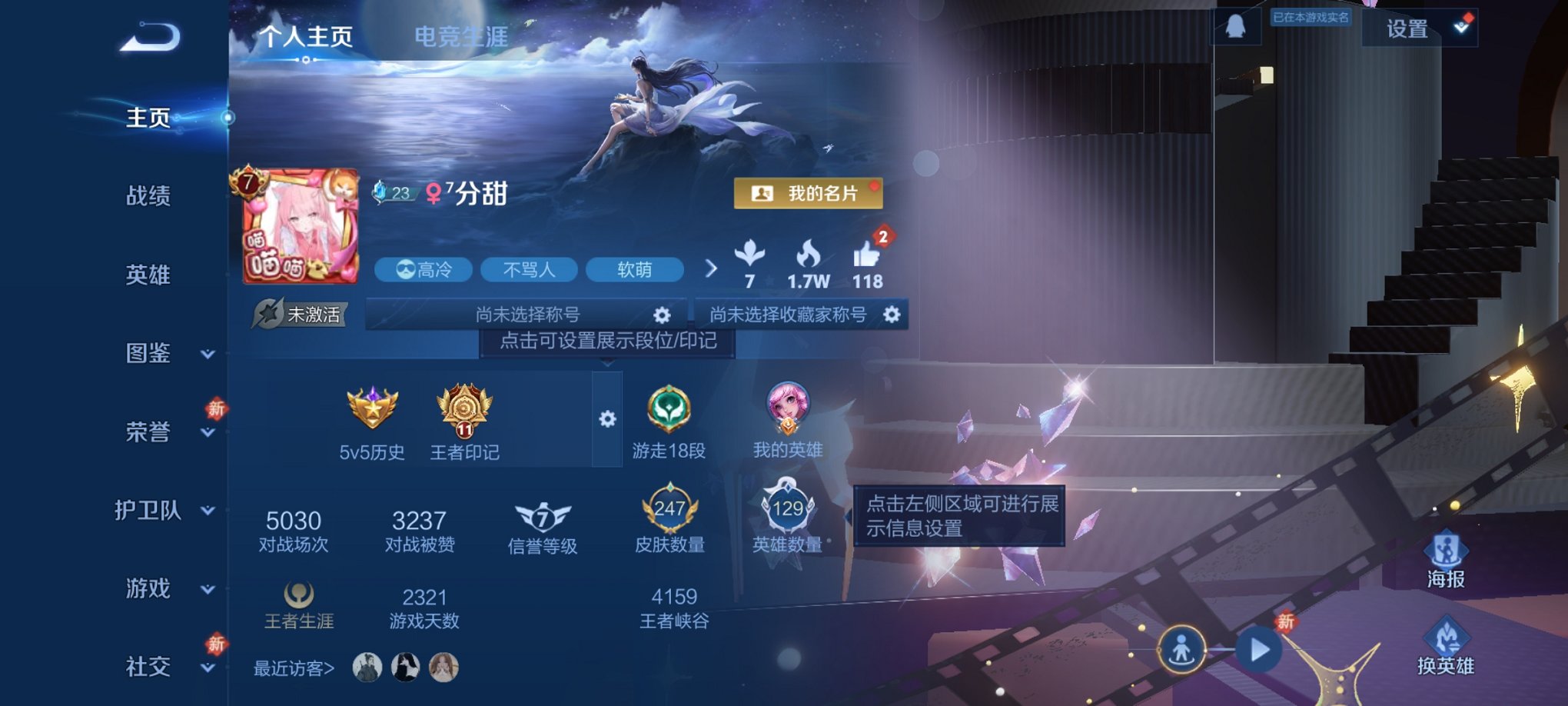
Task: Open 战绩 from the sidebar menu
Action: click(x=151, y=198)
